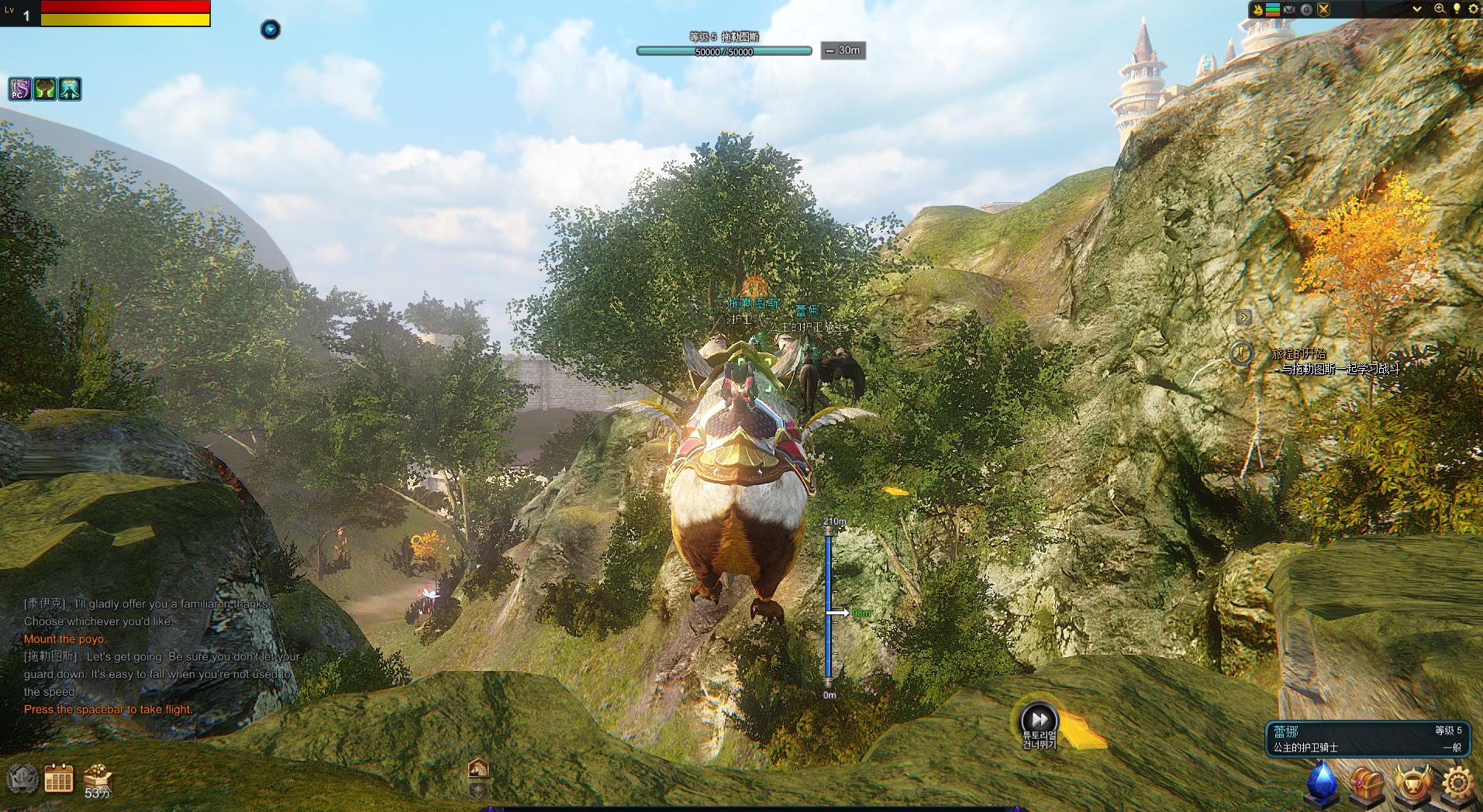Click the silver laurel P medal icon
This screenshot has width=1483, height=812.
(x=23, y=779)
